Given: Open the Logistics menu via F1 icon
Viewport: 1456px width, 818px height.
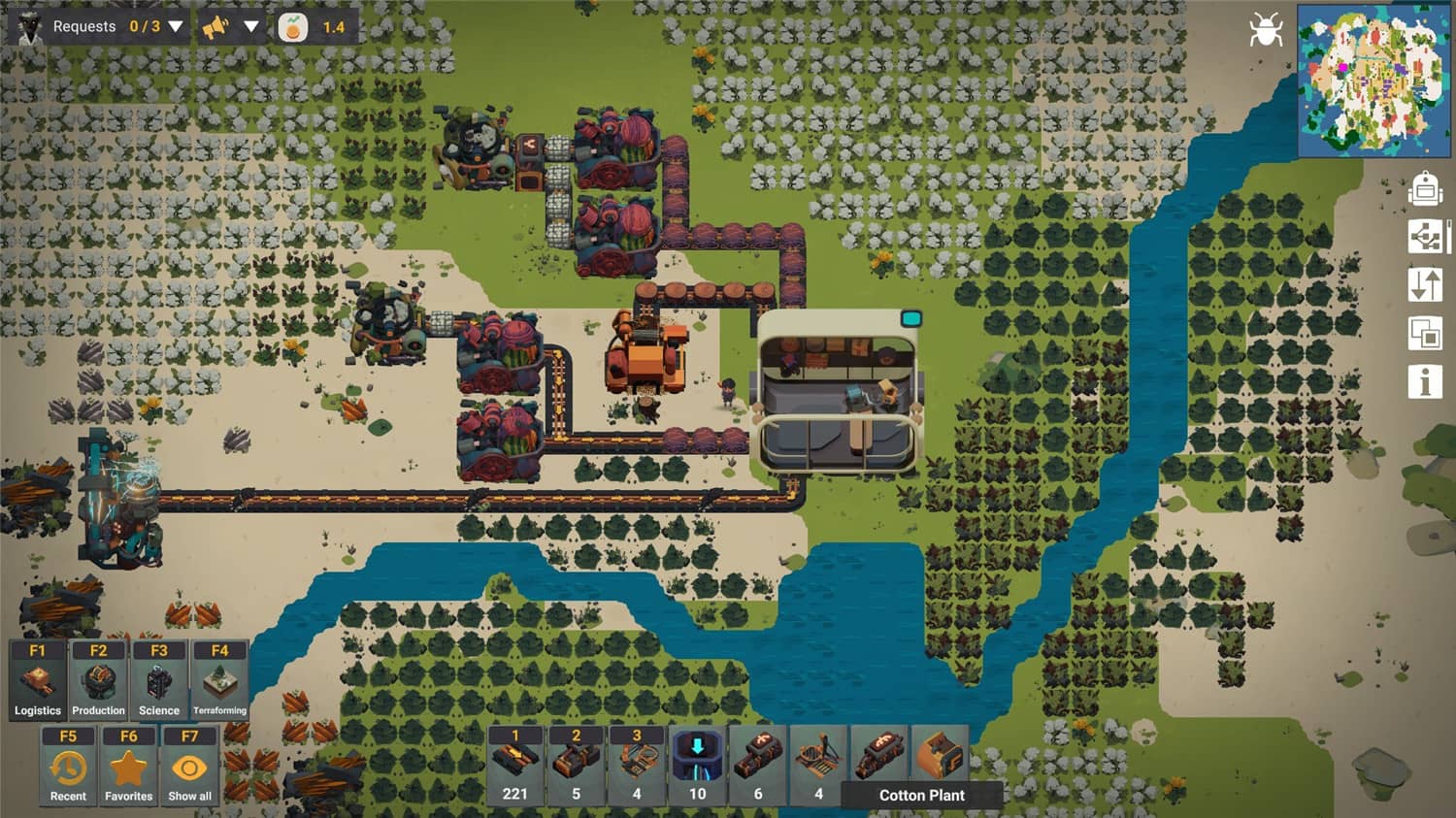Looking at the screenshot, I should (x=37, y=679).
